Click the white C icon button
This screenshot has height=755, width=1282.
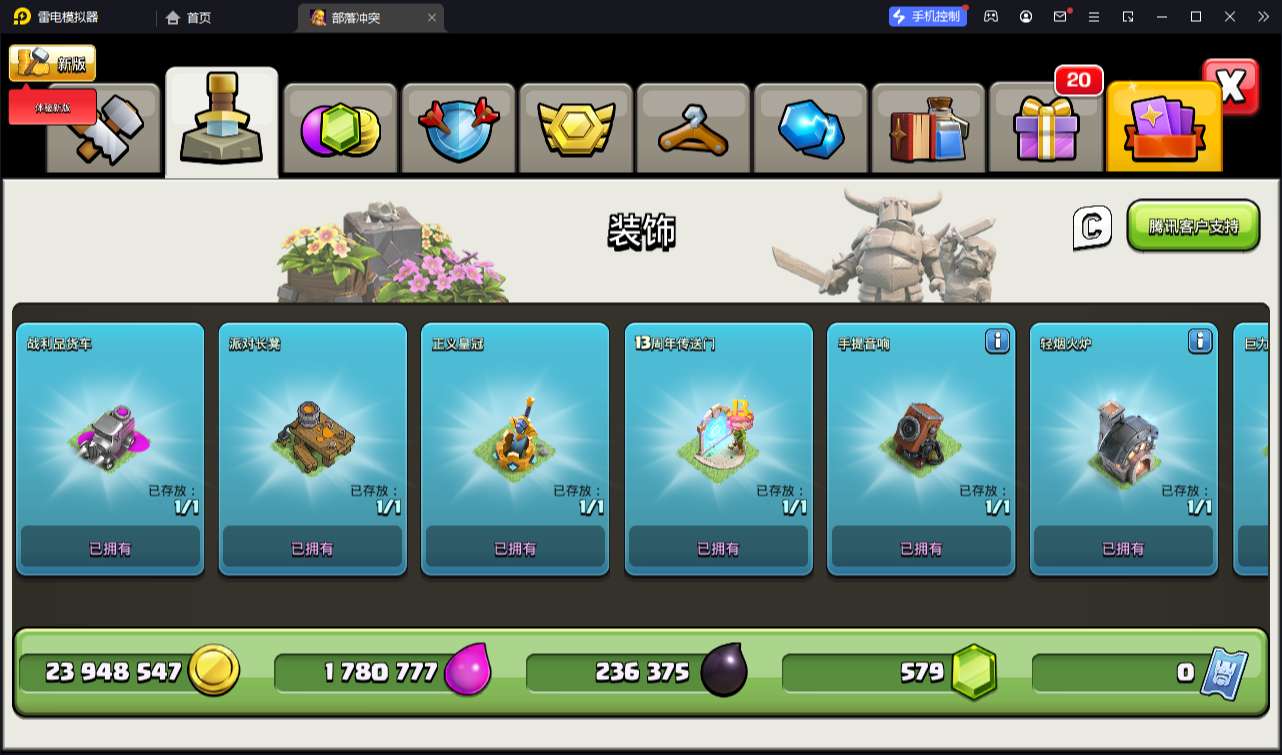point(1092,228)
